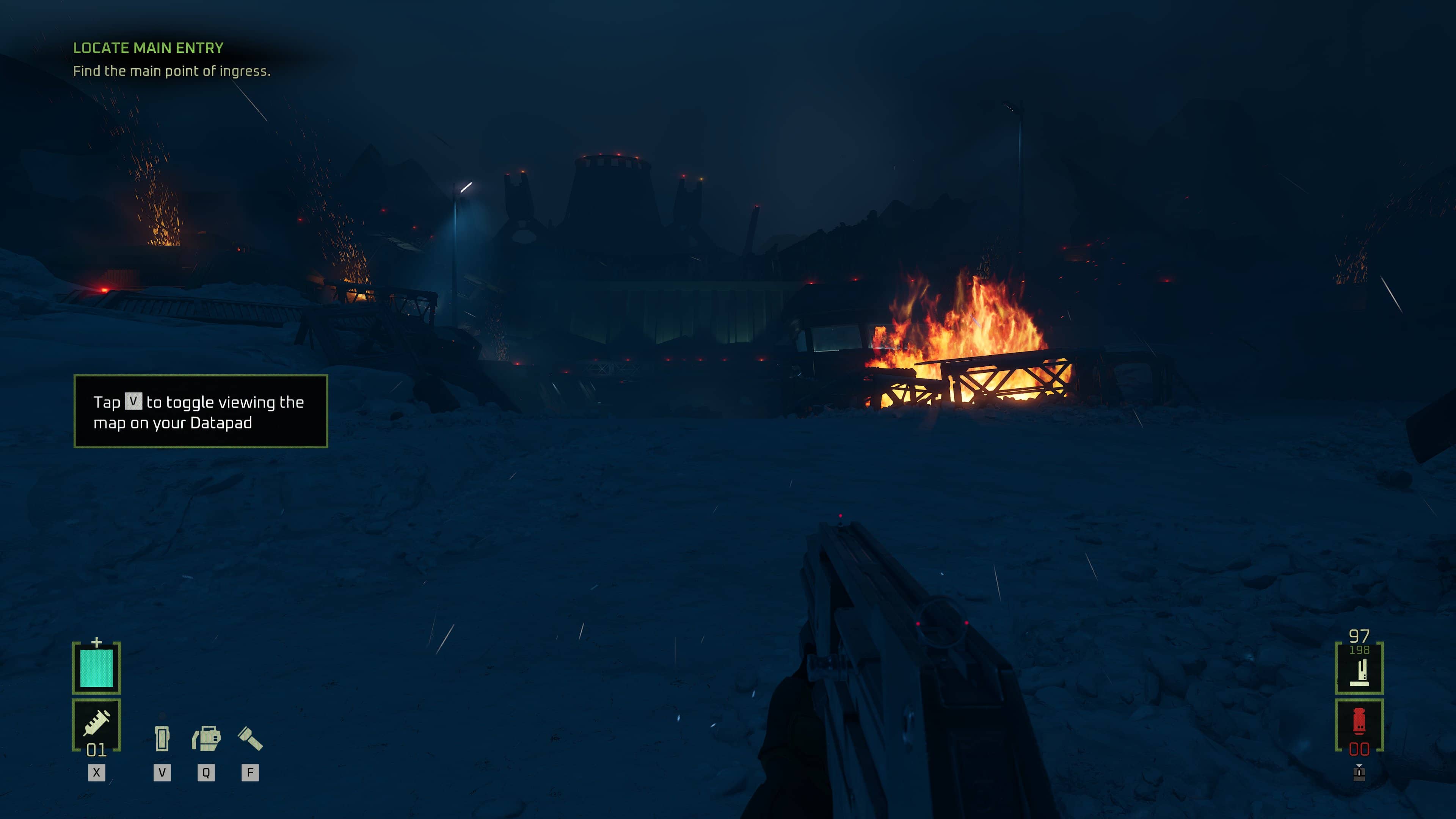Toggle the flashlight icon
The image size is (1456, 819).
[250, 738]
